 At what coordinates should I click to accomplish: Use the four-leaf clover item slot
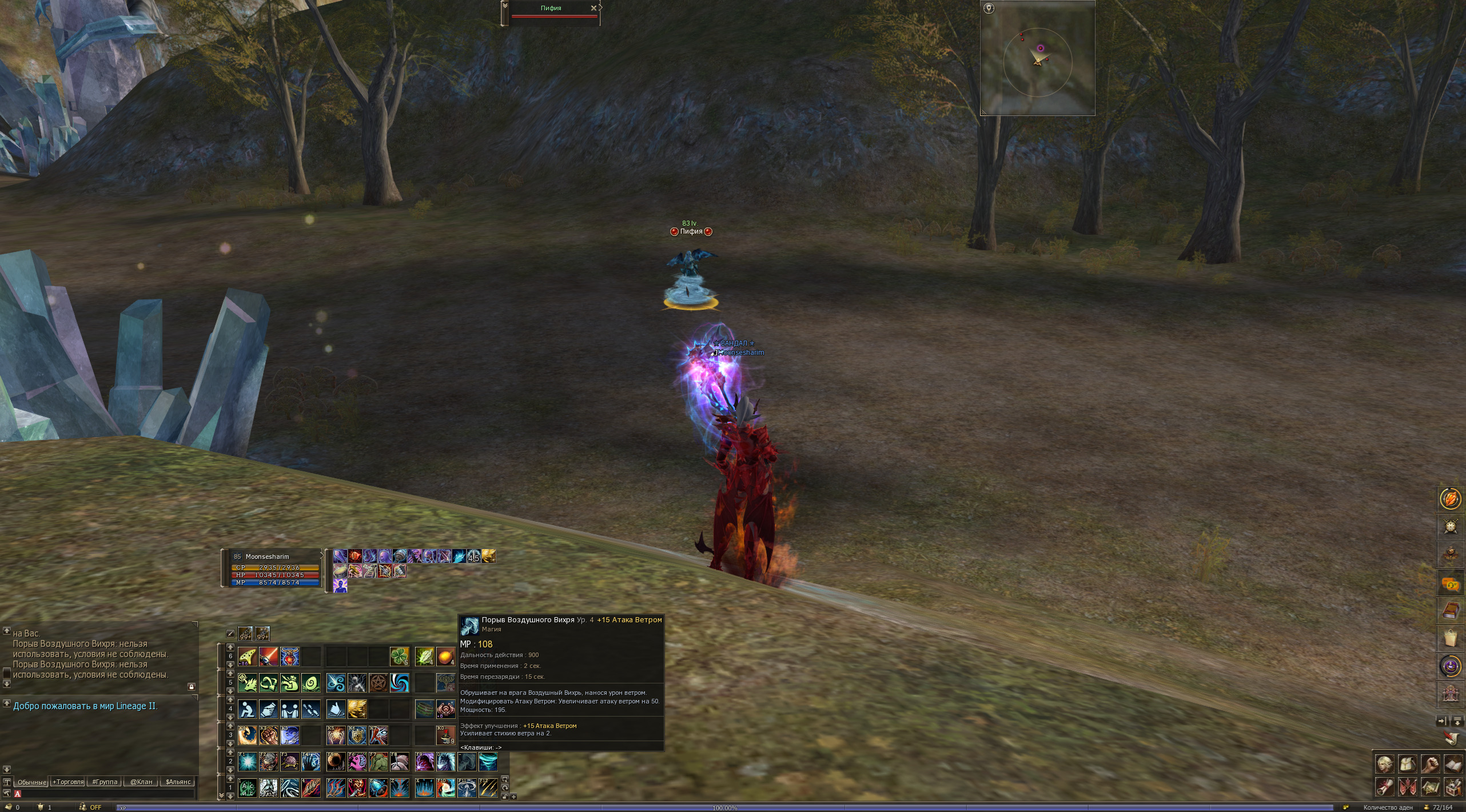tap(399, 657)
